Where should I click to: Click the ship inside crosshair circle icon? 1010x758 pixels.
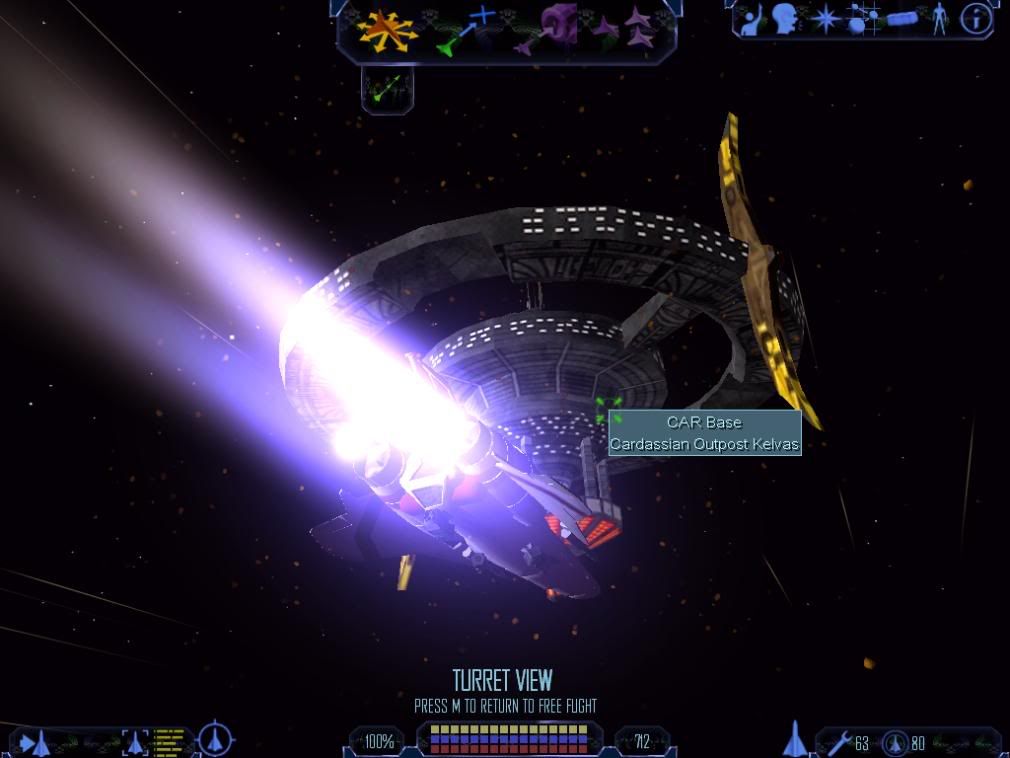point(215,741)
